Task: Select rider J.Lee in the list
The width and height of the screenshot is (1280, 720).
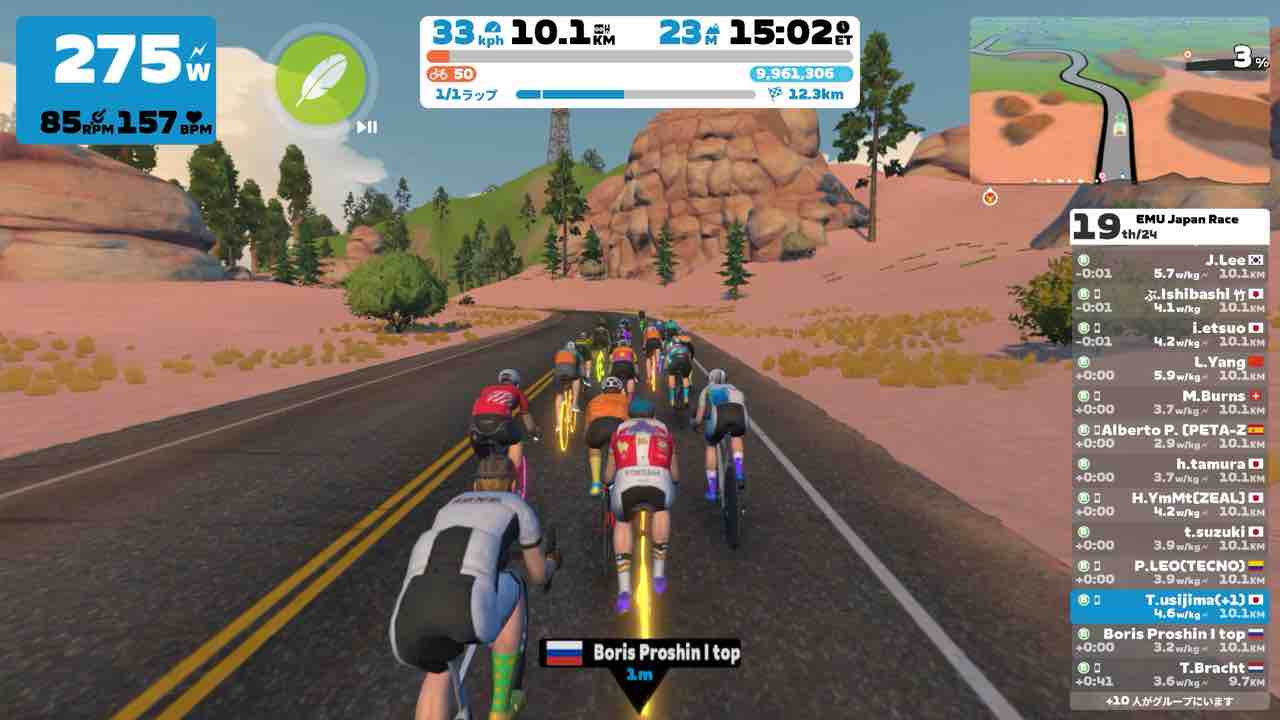Action: (1169, 266)
